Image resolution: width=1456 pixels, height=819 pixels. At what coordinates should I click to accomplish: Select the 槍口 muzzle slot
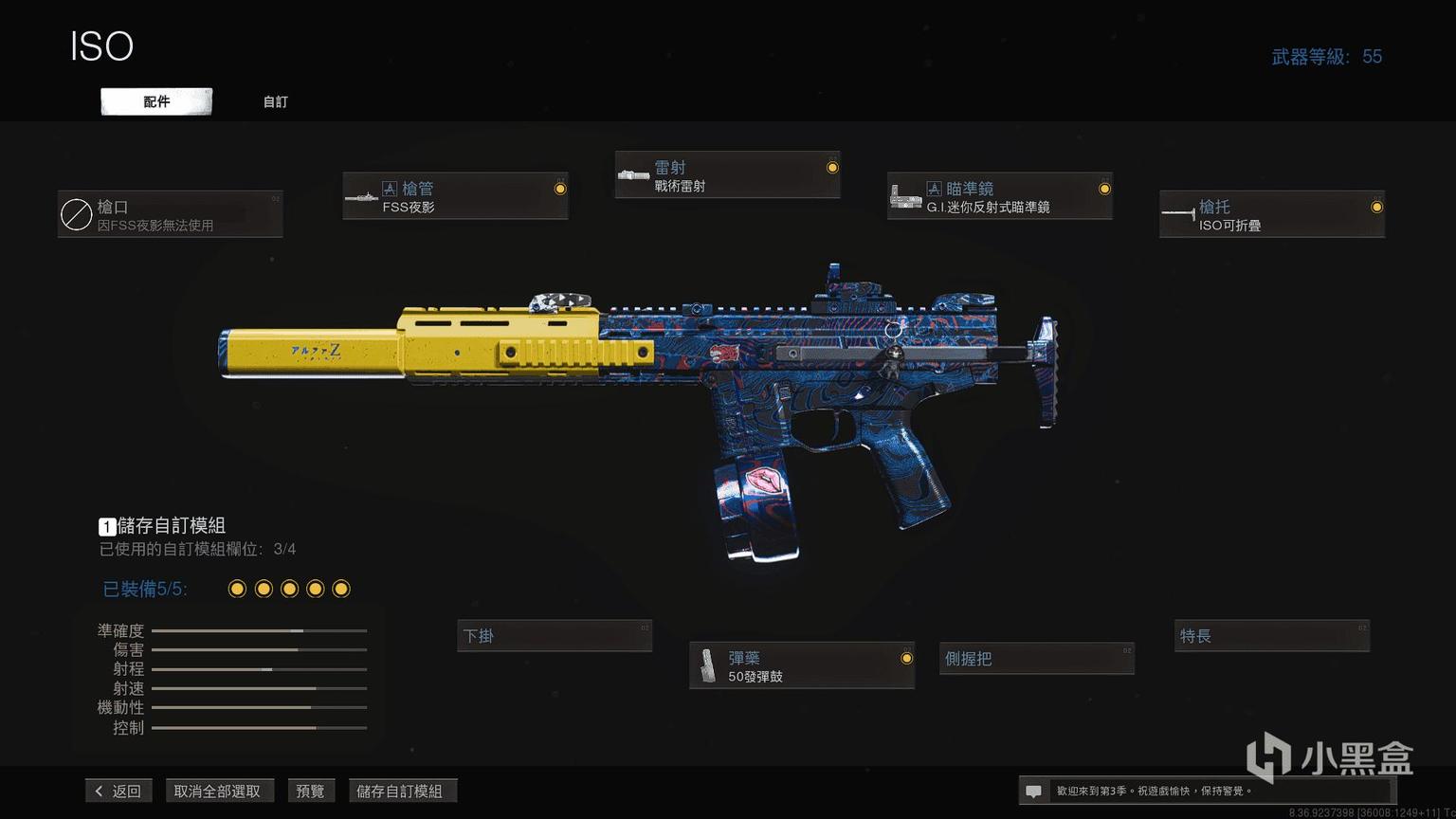[x=171, y=214]
